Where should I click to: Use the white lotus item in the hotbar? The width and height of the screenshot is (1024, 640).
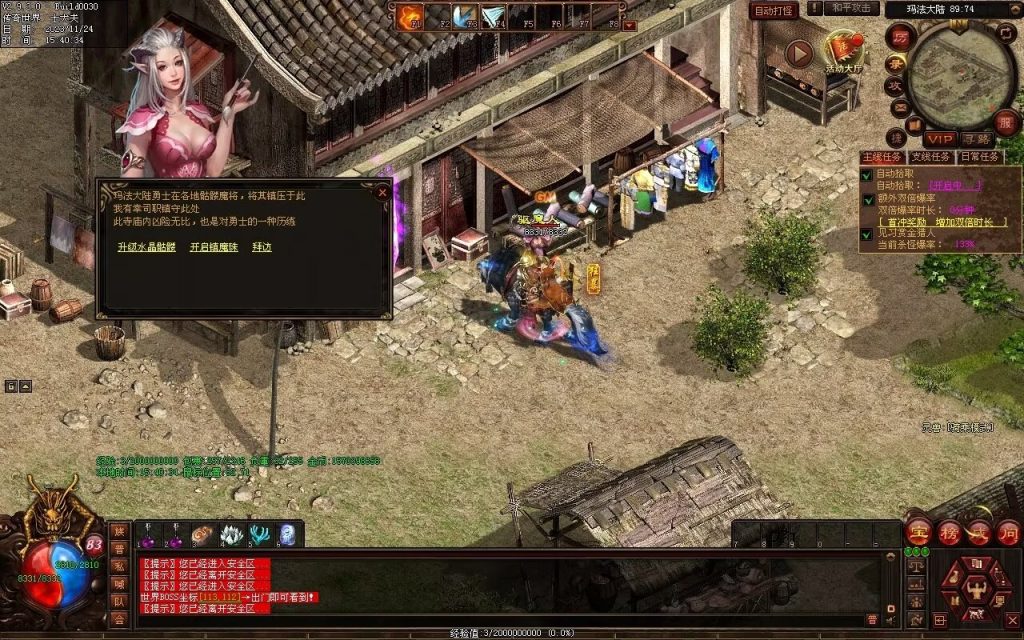[x=232, y=535]
